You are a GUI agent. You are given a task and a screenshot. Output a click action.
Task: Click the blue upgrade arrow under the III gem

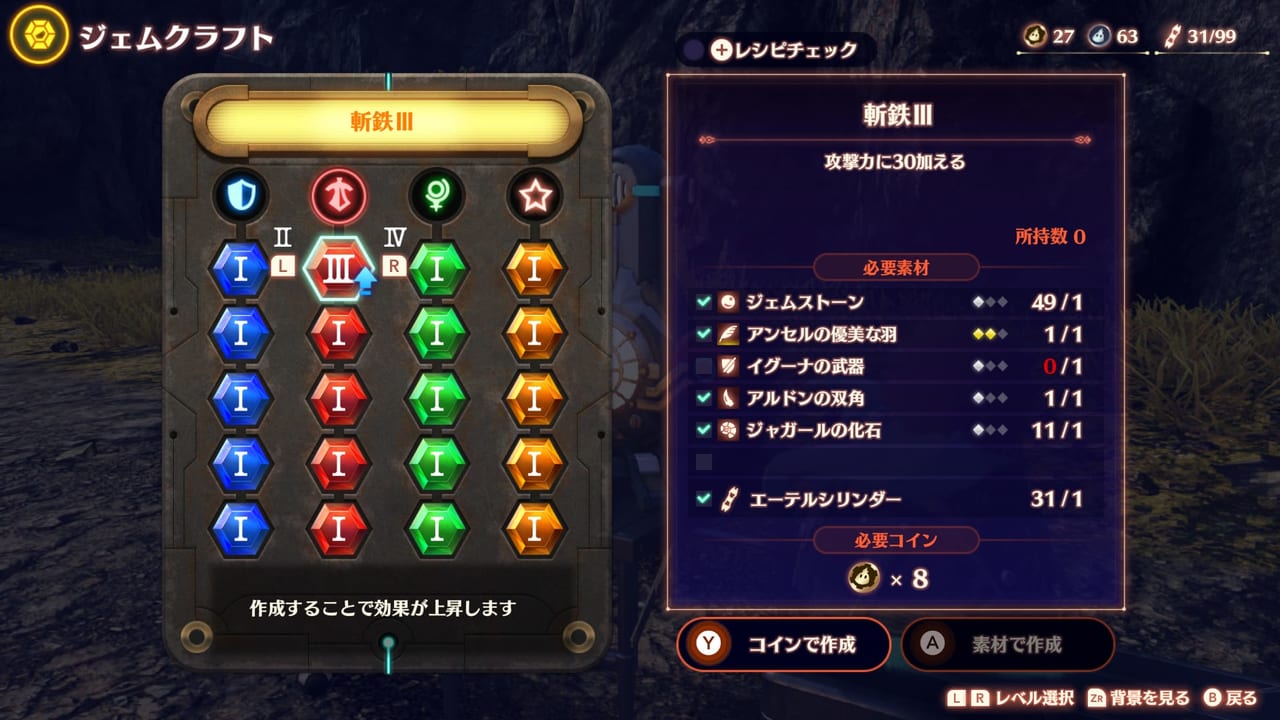[x=365, y=280]
